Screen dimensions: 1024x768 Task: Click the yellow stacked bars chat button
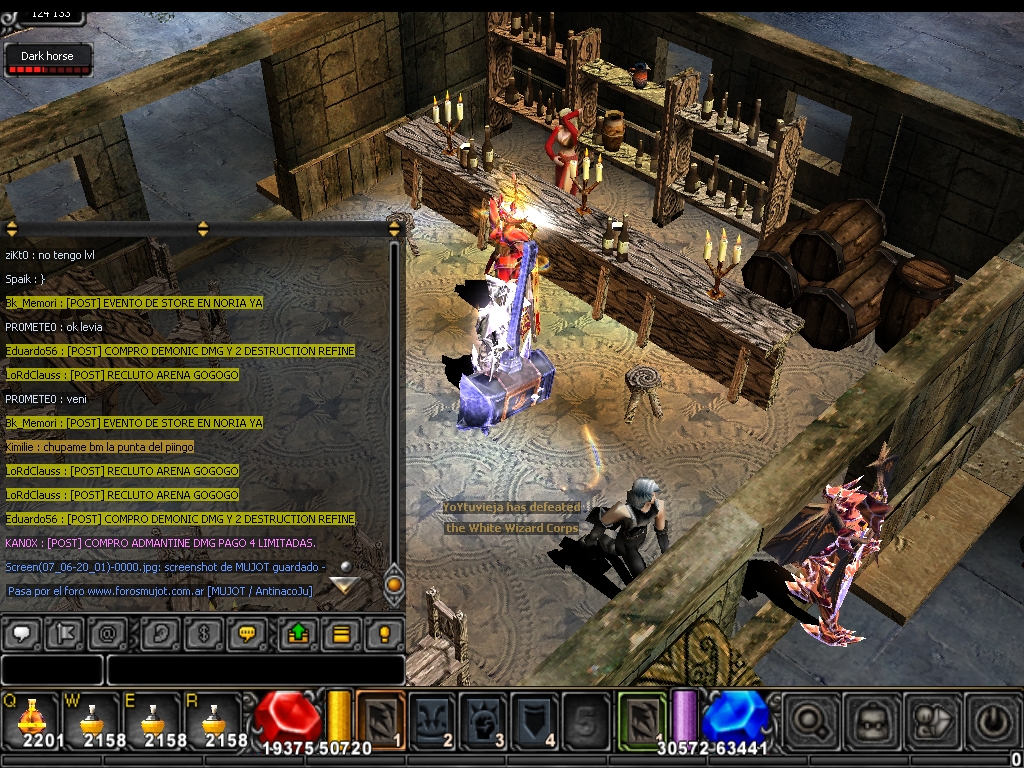click(x=340, y=633)
